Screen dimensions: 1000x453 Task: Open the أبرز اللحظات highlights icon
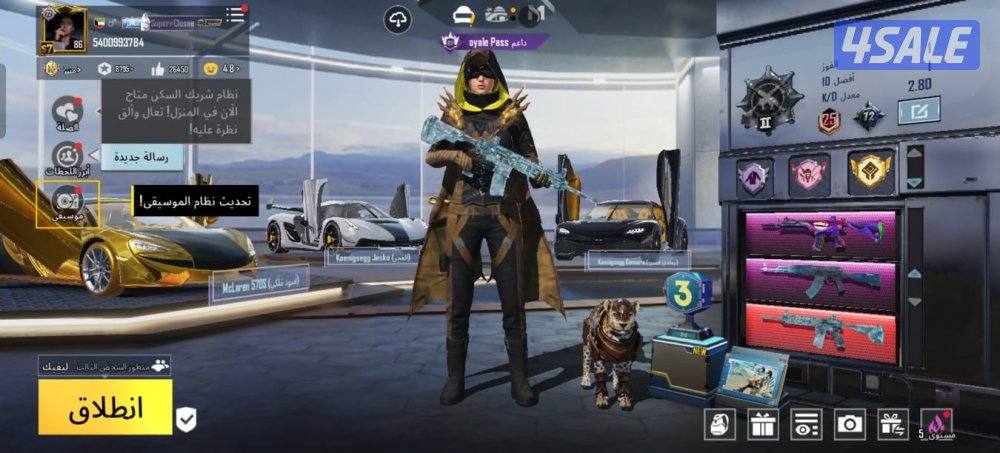67,156
